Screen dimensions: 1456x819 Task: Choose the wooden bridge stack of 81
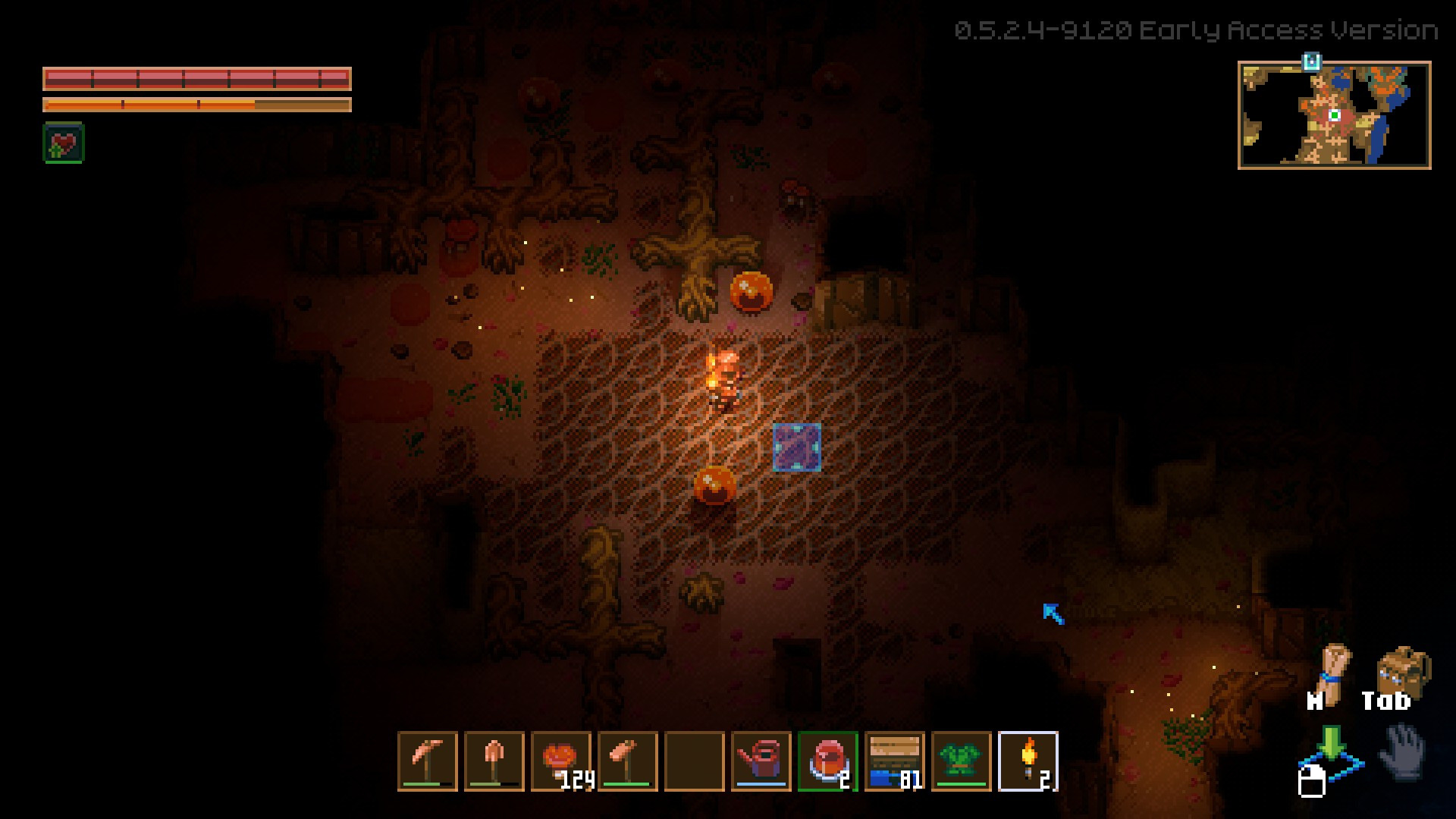coord(895,761)
